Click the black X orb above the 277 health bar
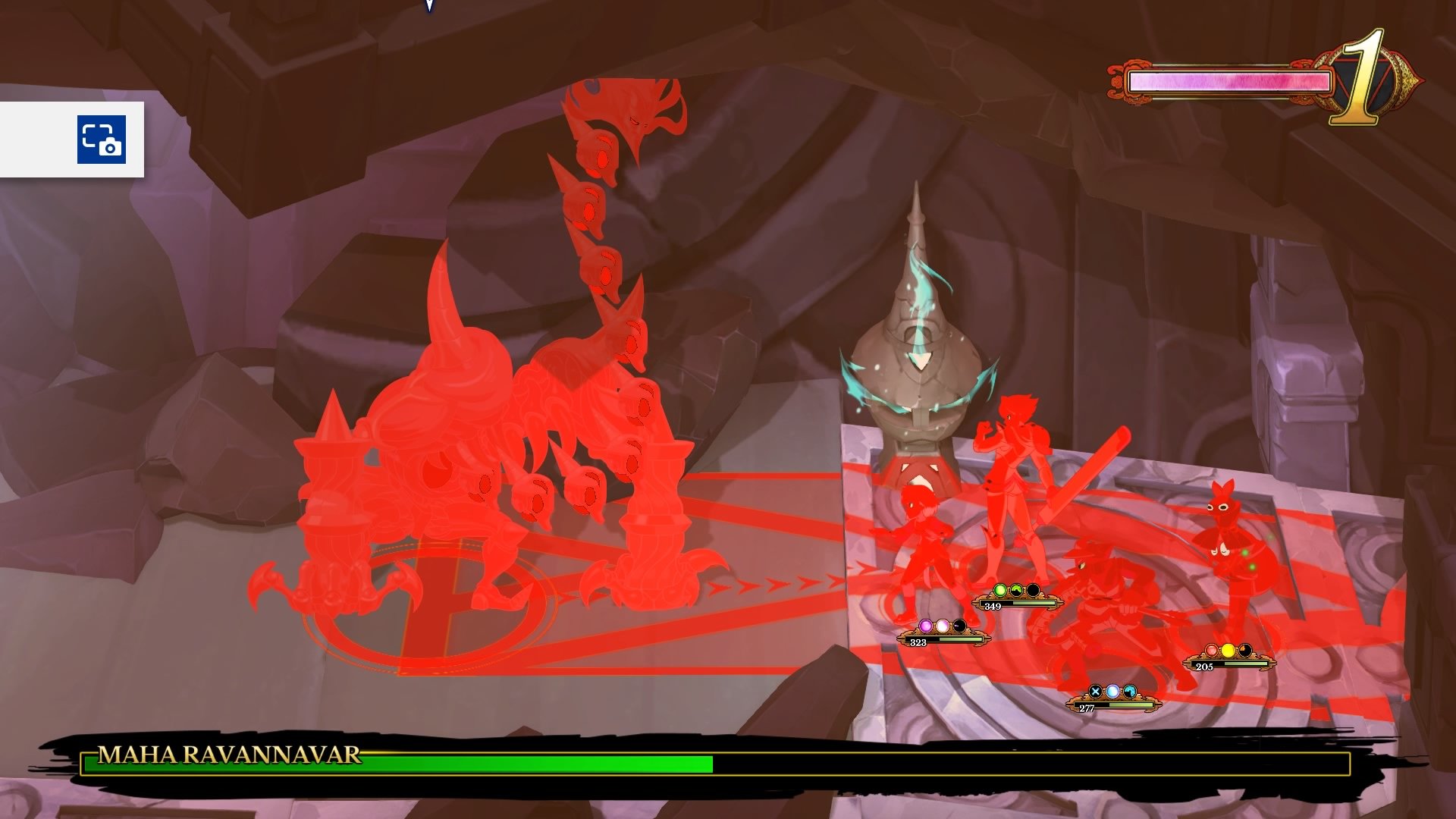 [x=1094, y=692]
